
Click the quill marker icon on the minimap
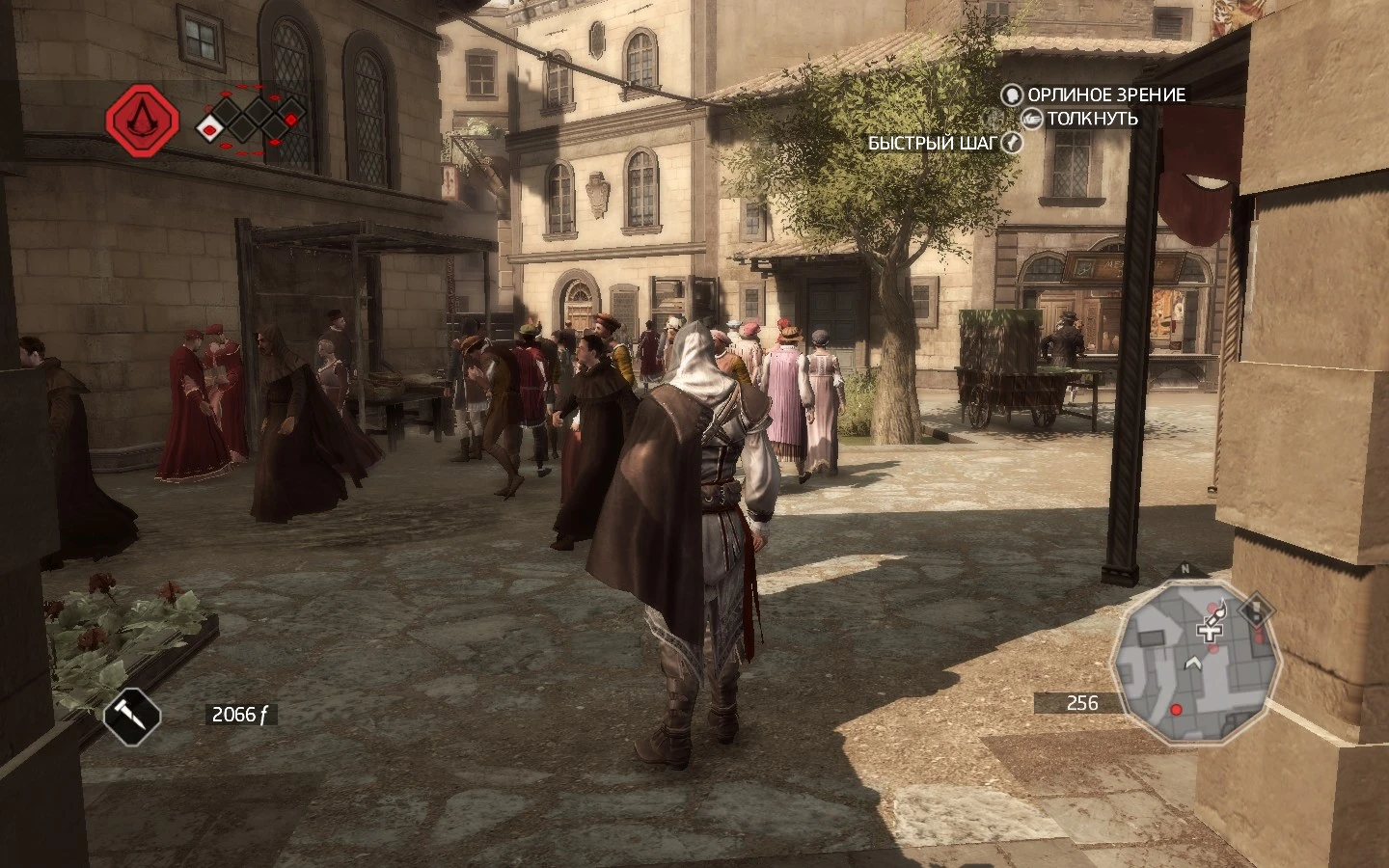tap(1218, 612)
